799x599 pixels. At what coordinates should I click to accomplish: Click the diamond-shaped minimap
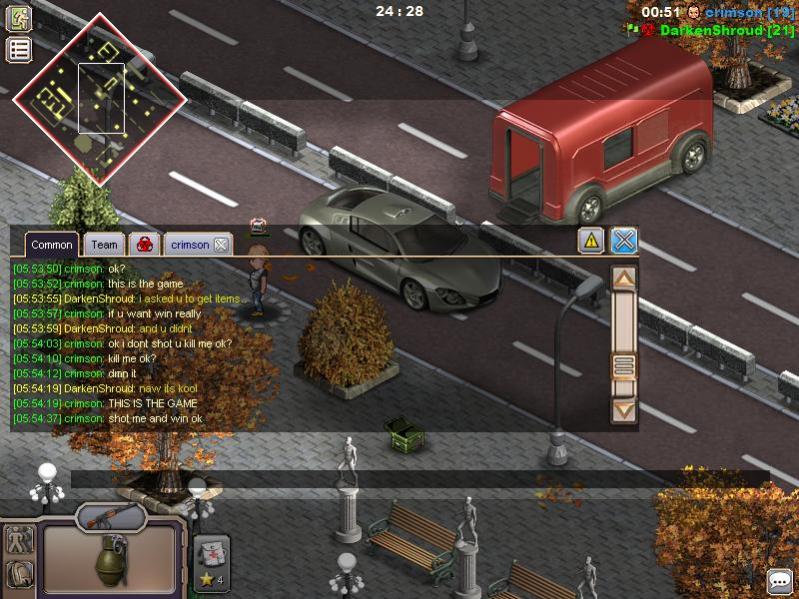pos(99,97)
